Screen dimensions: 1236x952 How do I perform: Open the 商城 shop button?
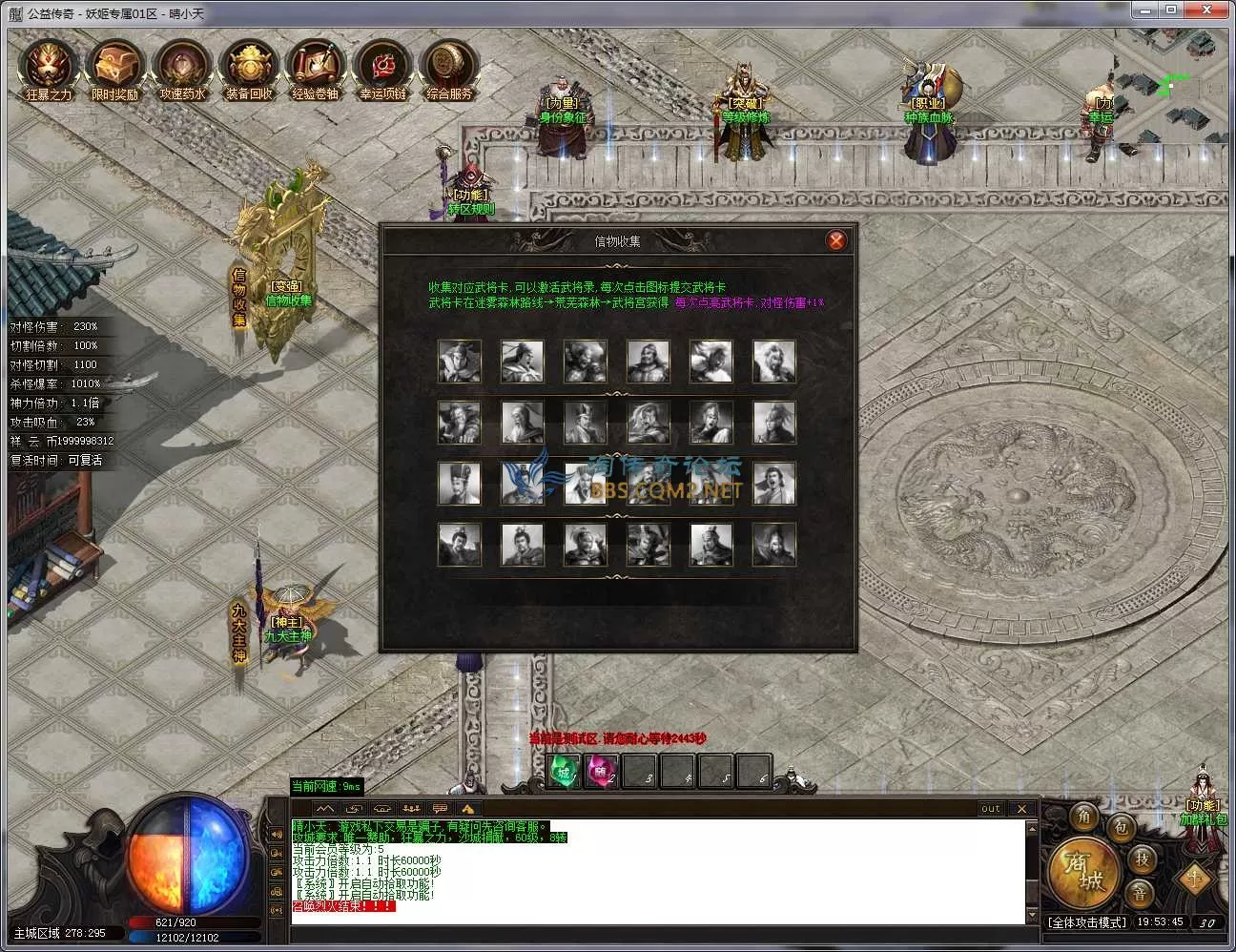pyautogui.click(x=1081, y=870)
